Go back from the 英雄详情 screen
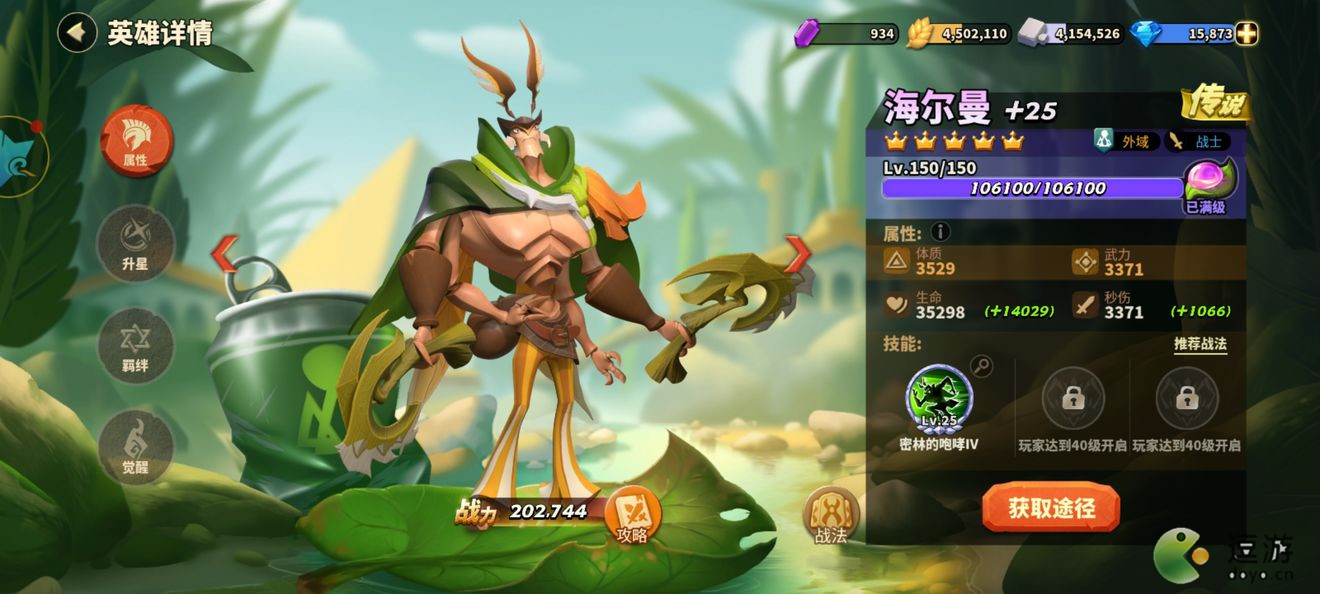The width and height of the screenshot is (1320, 594). click(x=76, y=33)
